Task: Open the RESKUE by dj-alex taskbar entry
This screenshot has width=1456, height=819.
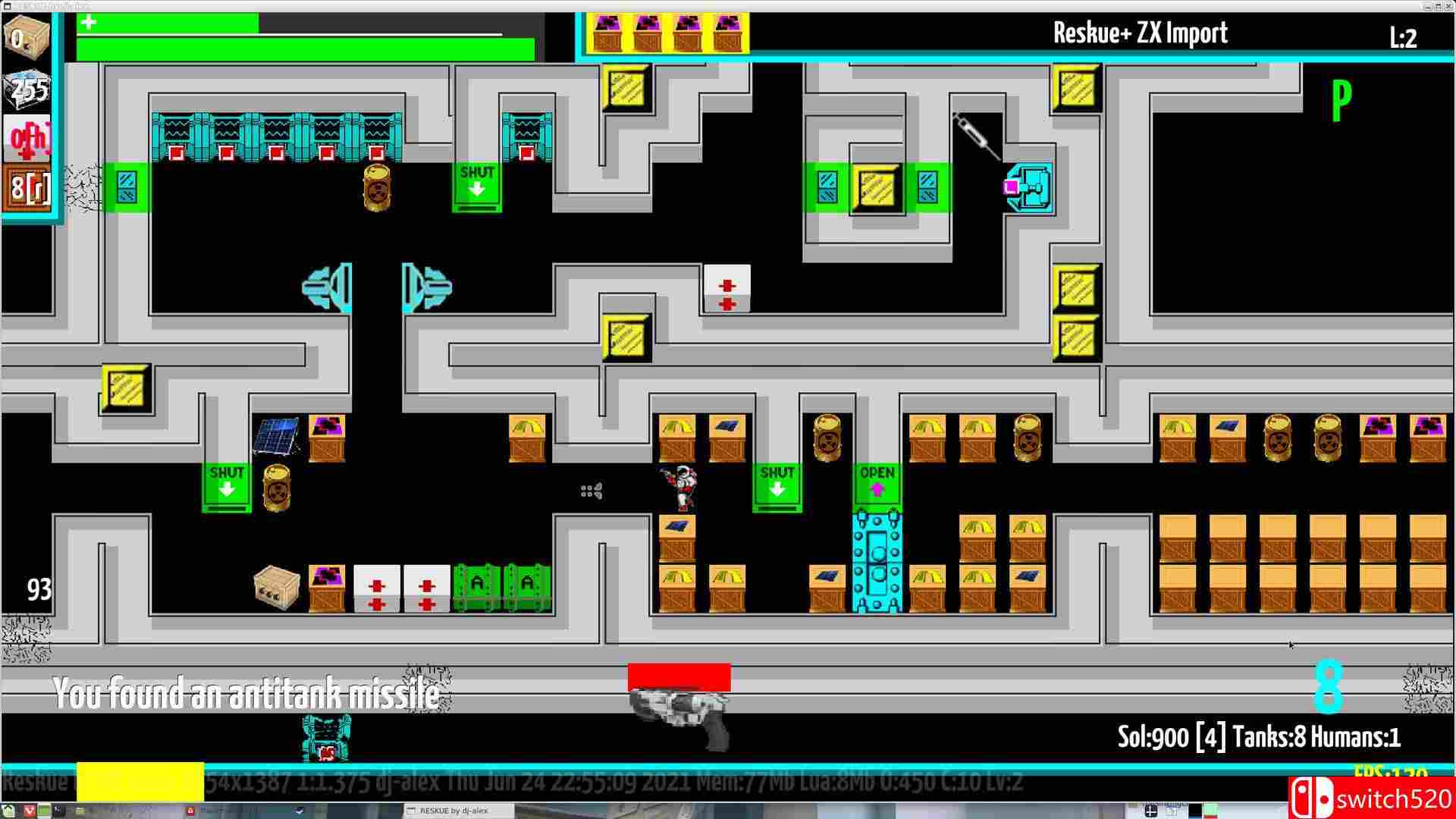Action: [453, 811]
